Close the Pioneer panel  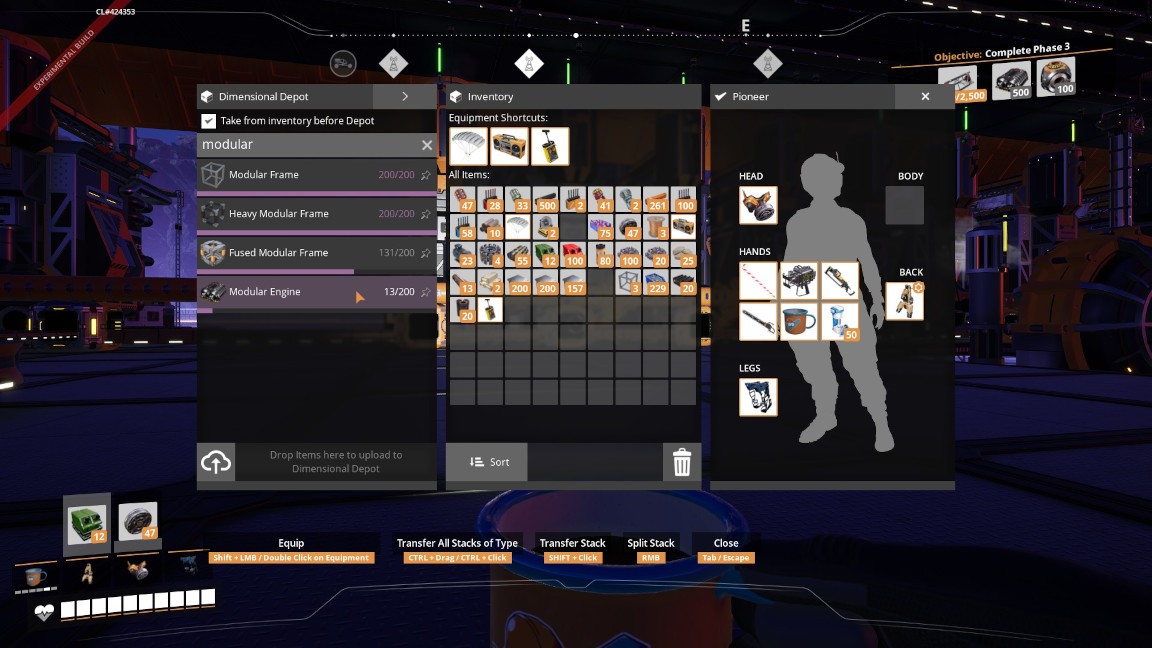[925, 97]
